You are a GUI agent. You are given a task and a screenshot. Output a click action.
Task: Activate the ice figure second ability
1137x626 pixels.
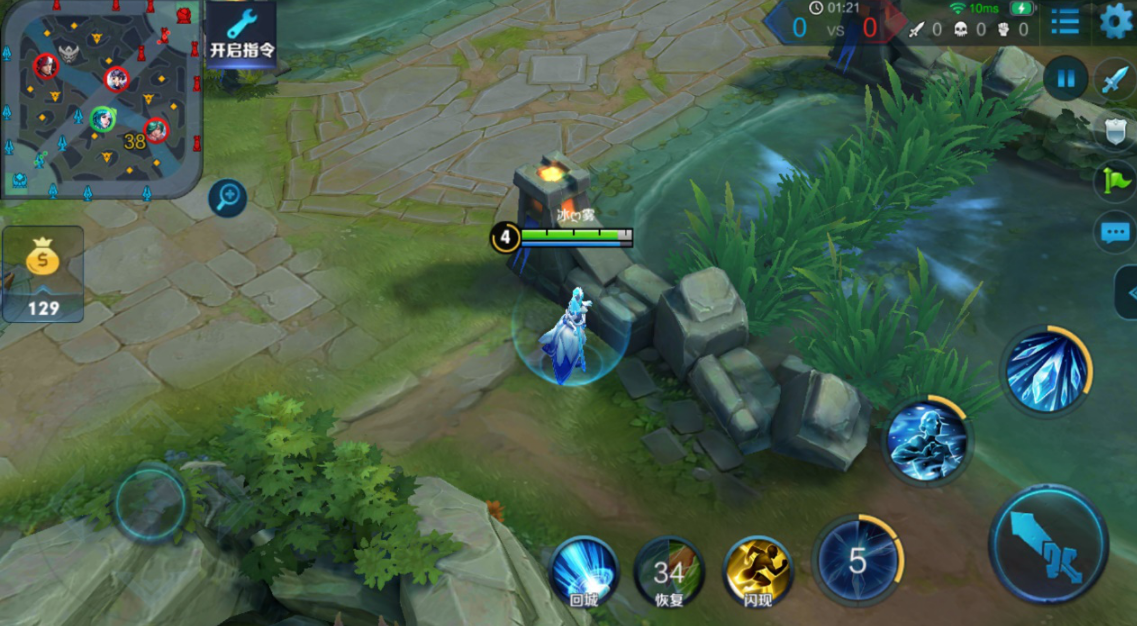[x=928, y=440]
